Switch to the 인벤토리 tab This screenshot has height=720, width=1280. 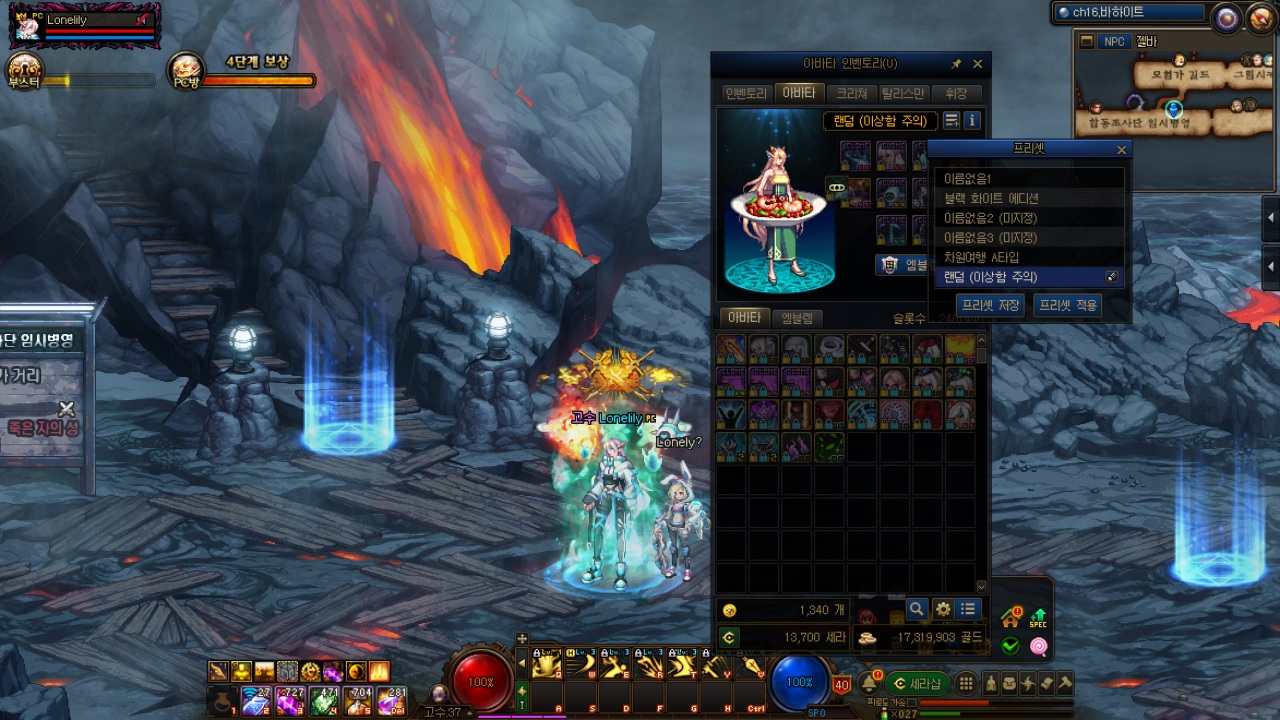pyautogui.click(x=746, y=93)
